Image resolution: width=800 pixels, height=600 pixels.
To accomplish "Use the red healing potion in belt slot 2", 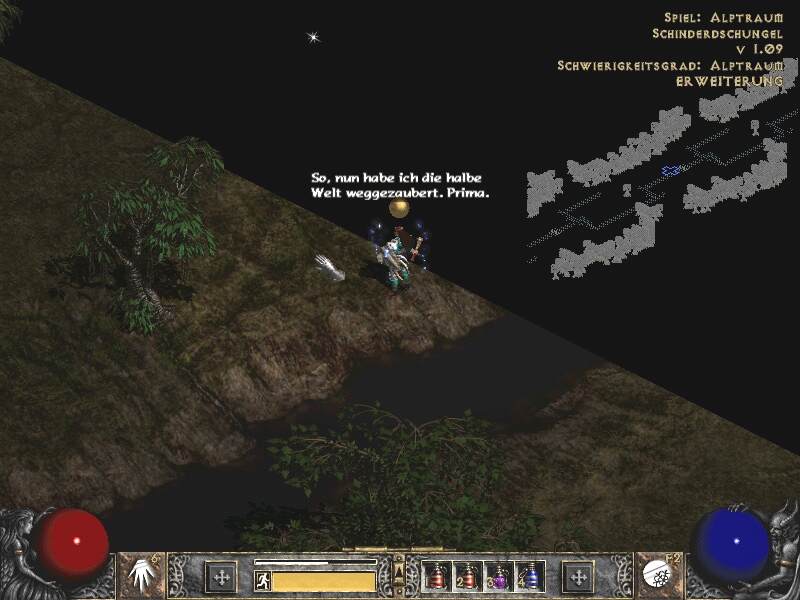I will (x=467, y=576).
